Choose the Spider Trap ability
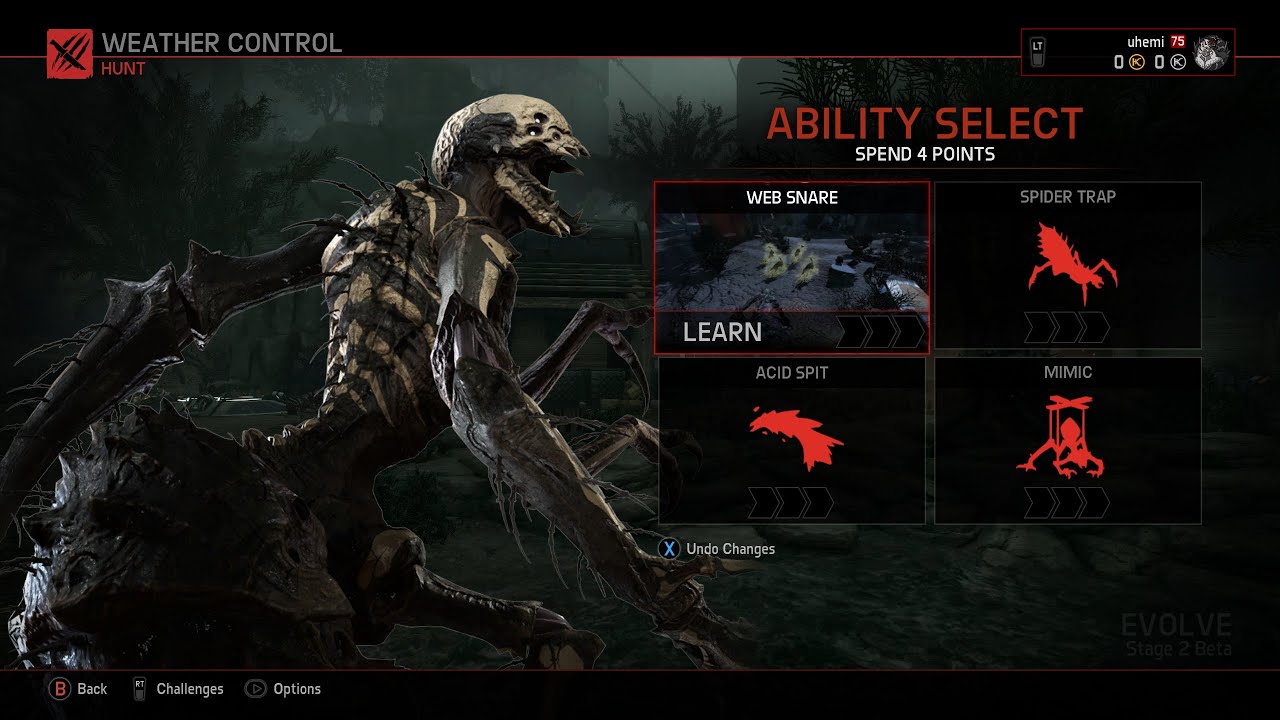This screenshot has height=720, width=1280. click(x=1067, y=265)
